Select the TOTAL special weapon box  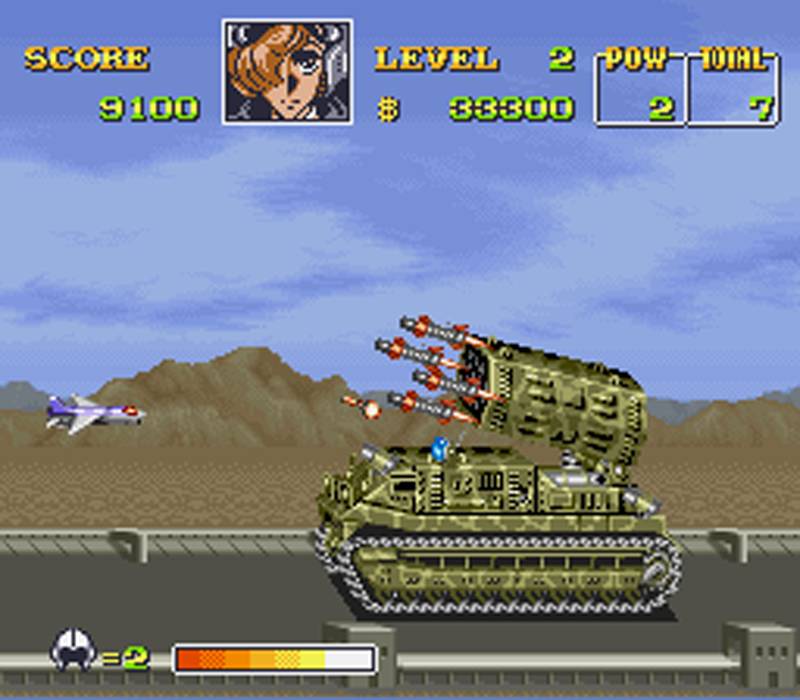pyautogui.click(x=735, y=87)
